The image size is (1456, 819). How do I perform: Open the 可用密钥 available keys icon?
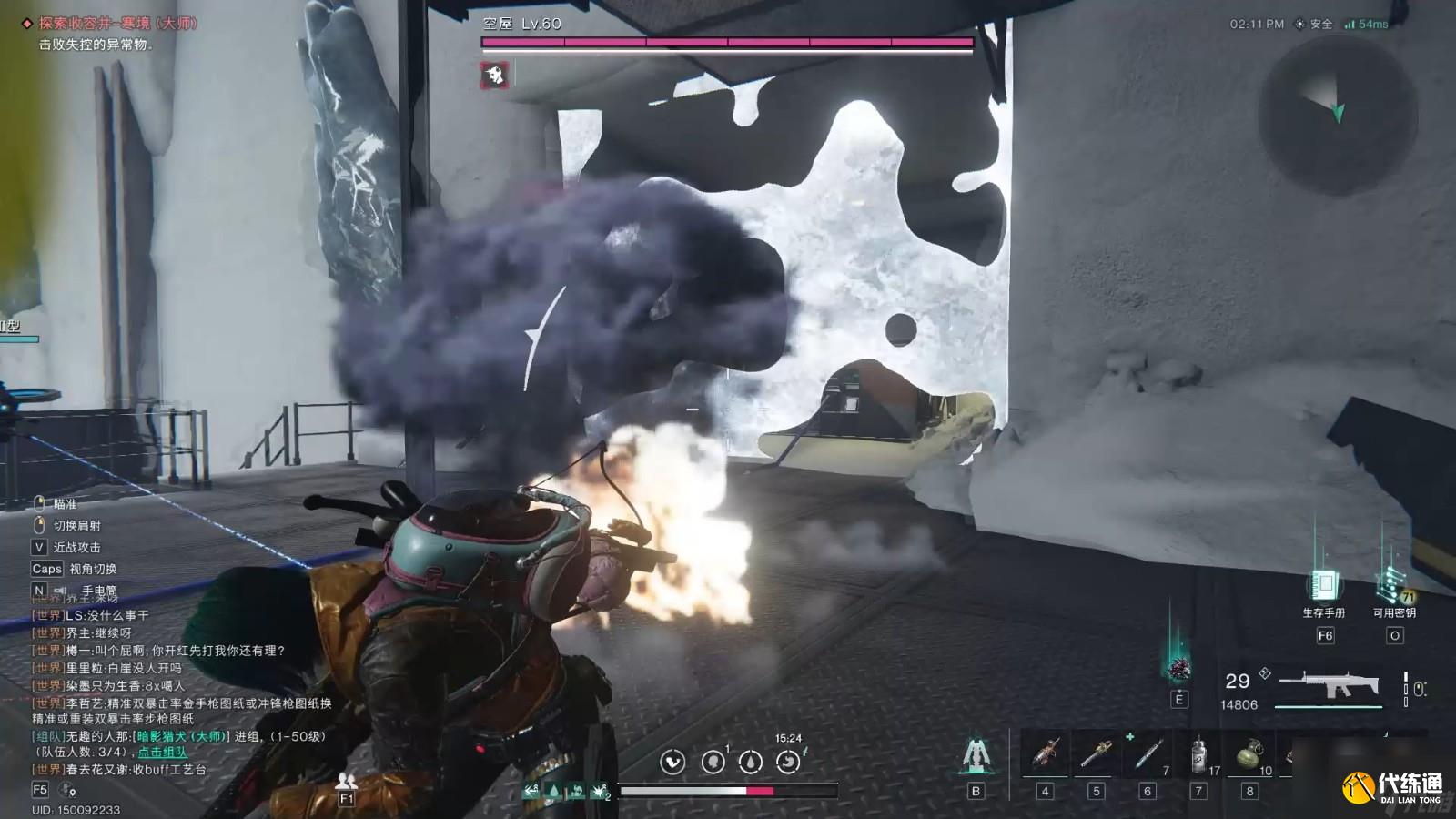1393,585
